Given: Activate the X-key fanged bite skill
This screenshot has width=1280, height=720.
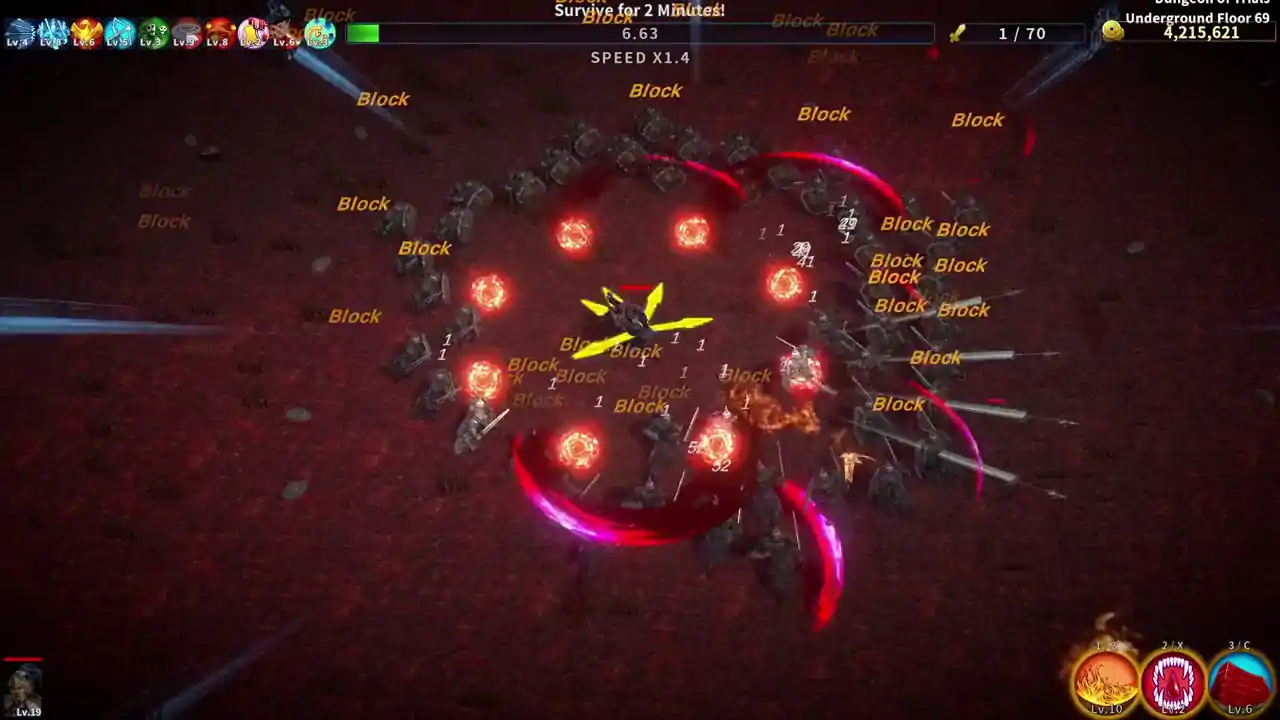Looking at the screenshot, I should [1174, 680].
